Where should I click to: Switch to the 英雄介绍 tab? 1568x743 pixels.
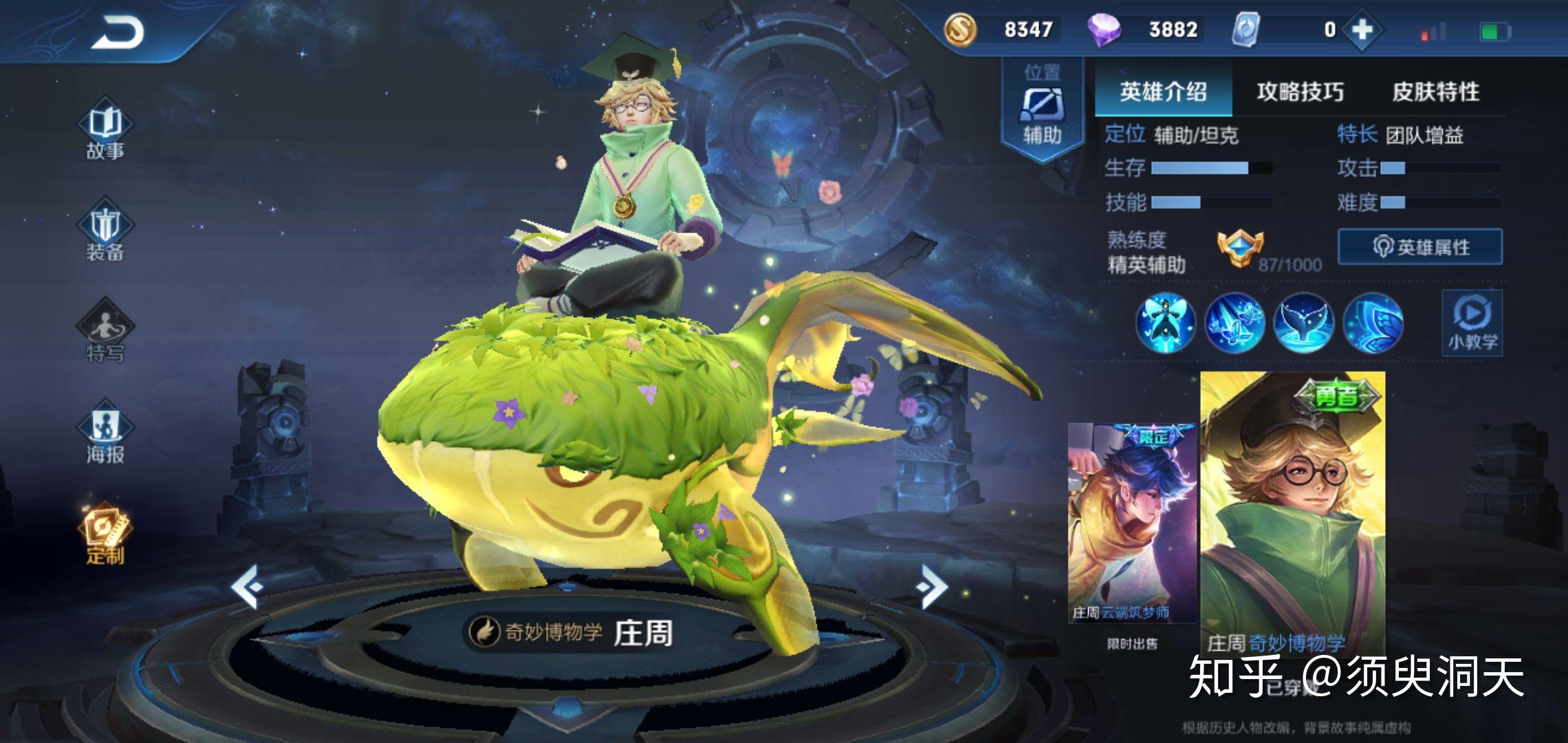click(1163, 92)
